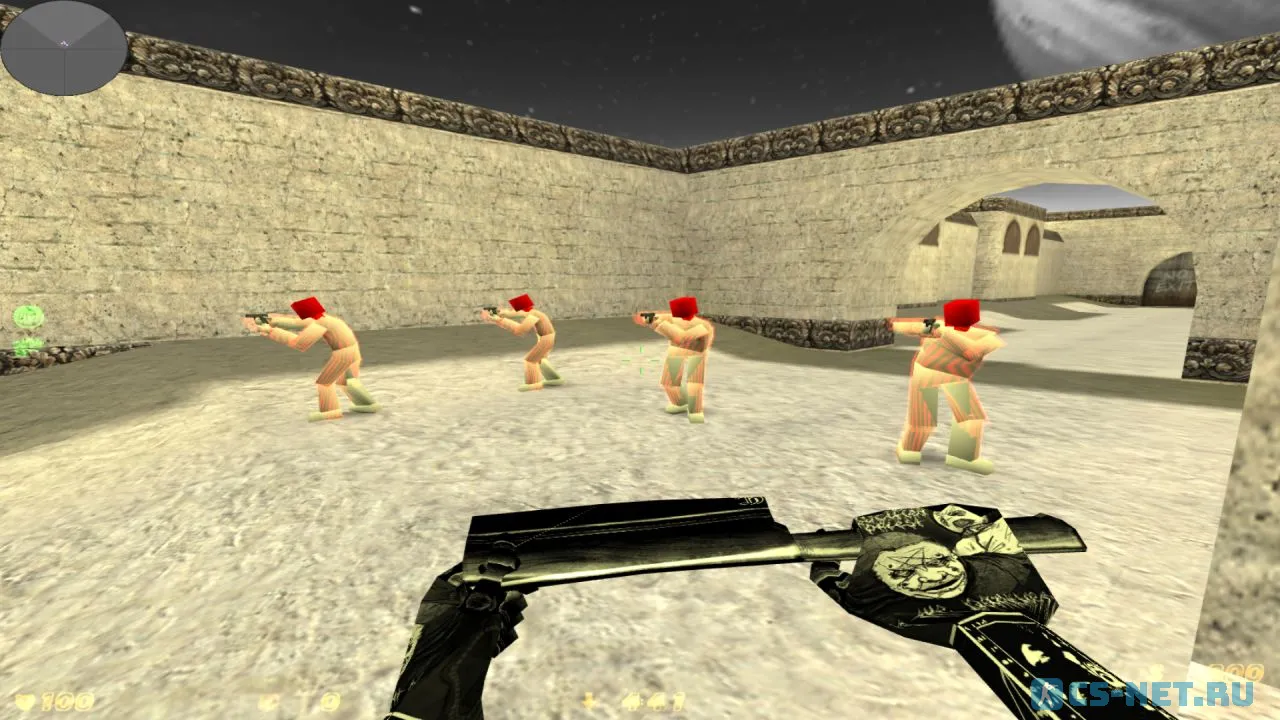Open the CS-NET.RU watermark logo
Screen dimensions: 1280x720
[x=1152, y=692]
